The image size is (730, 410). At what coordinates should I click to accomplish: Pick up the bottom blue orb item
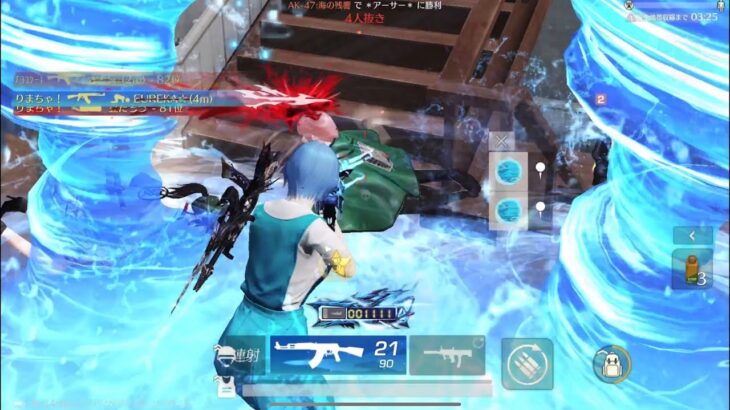[x=509, y=210]
